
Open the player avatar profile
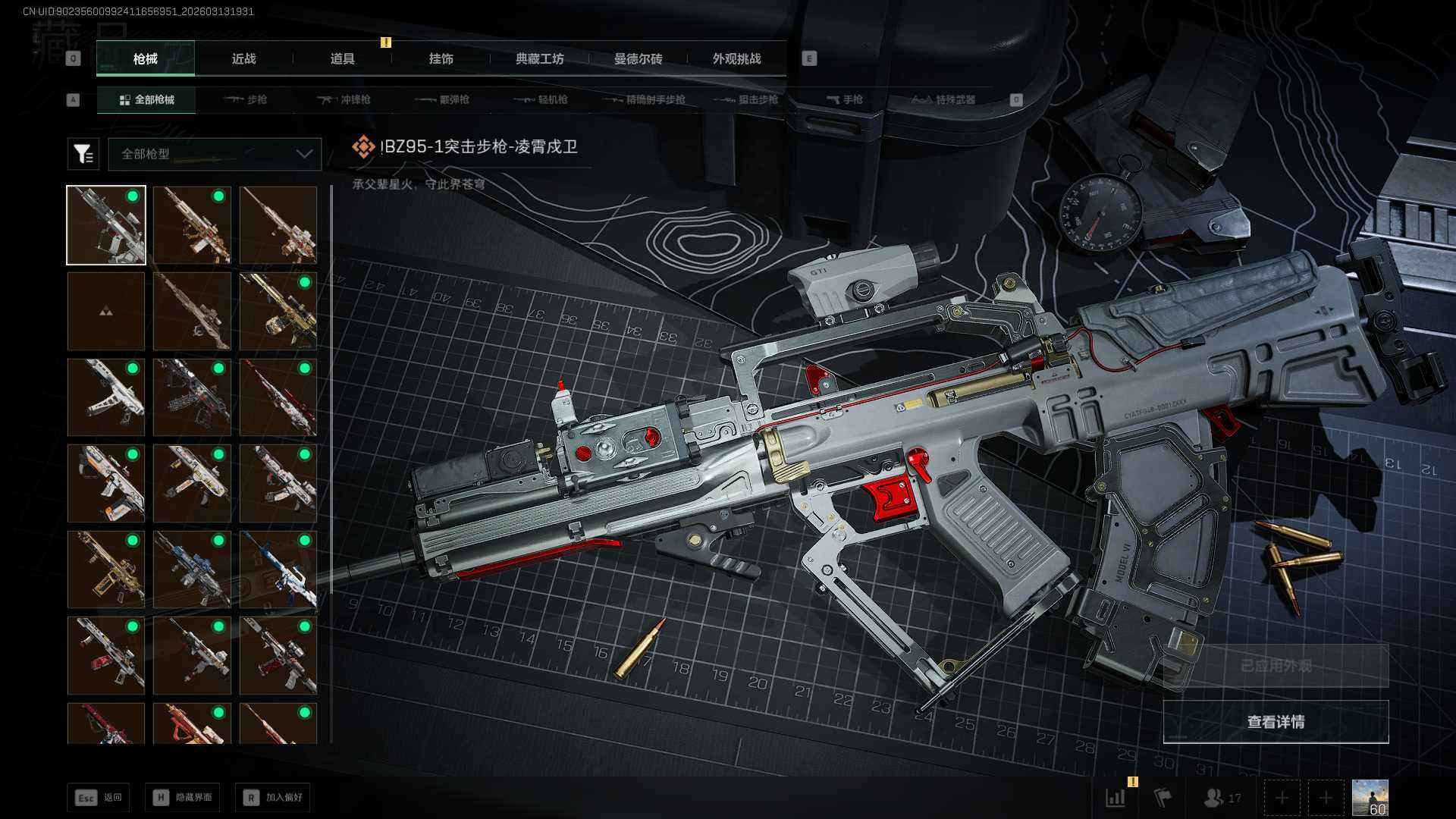click(x=1370, y=798)
